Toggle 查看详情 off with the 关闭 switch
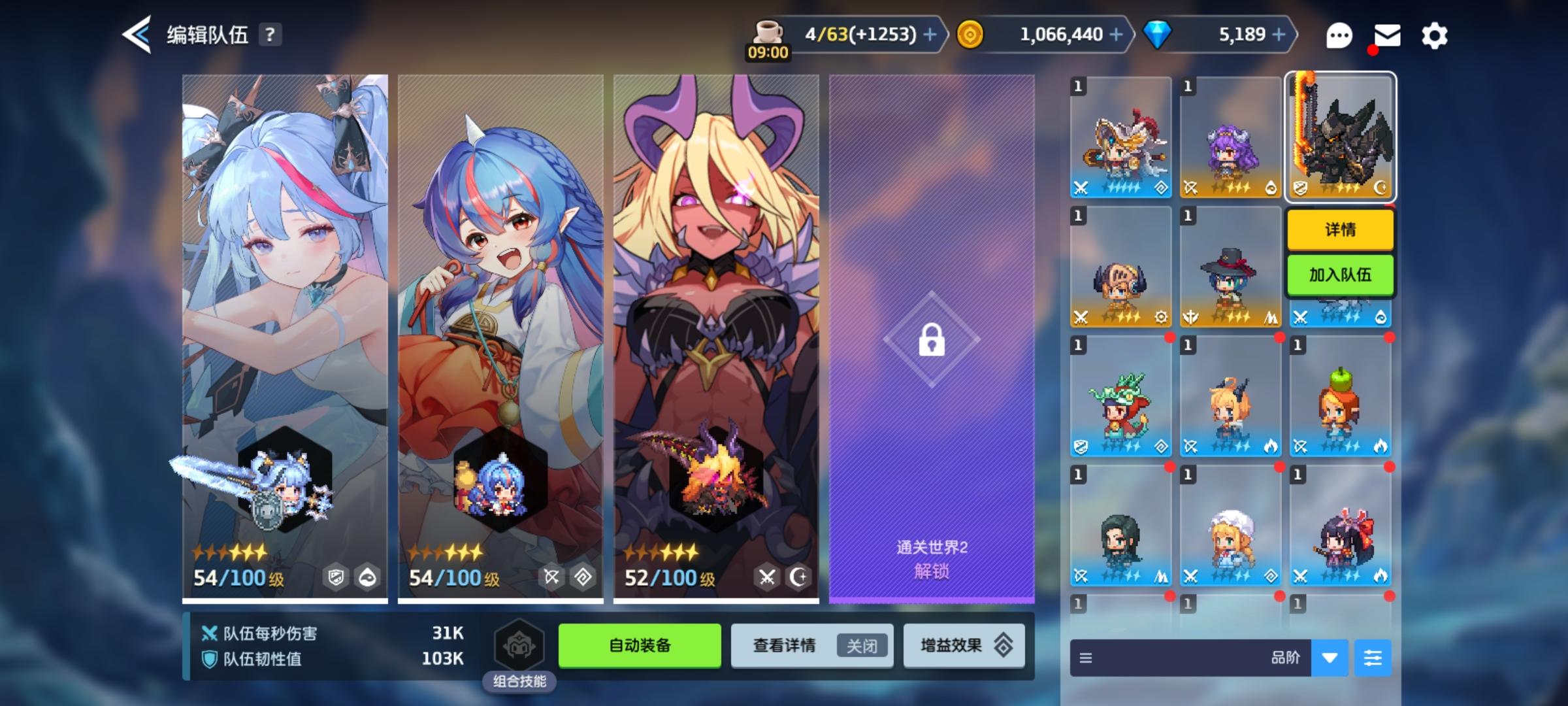 coord(862,645)
